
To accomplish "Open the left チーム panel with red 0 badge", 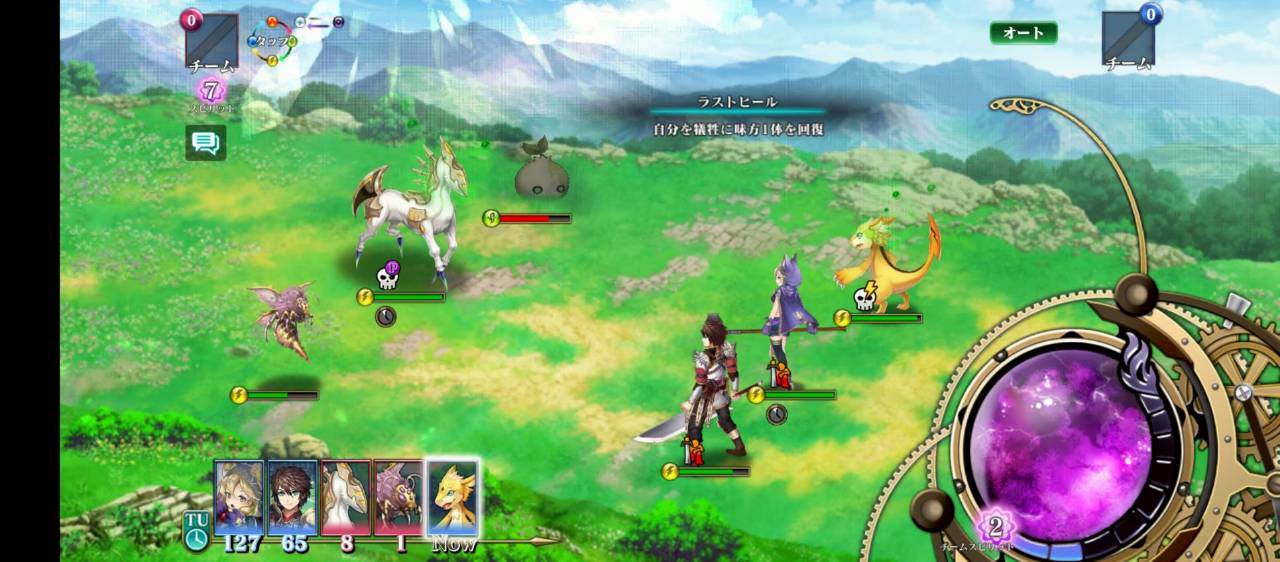I will click(212, 42).
